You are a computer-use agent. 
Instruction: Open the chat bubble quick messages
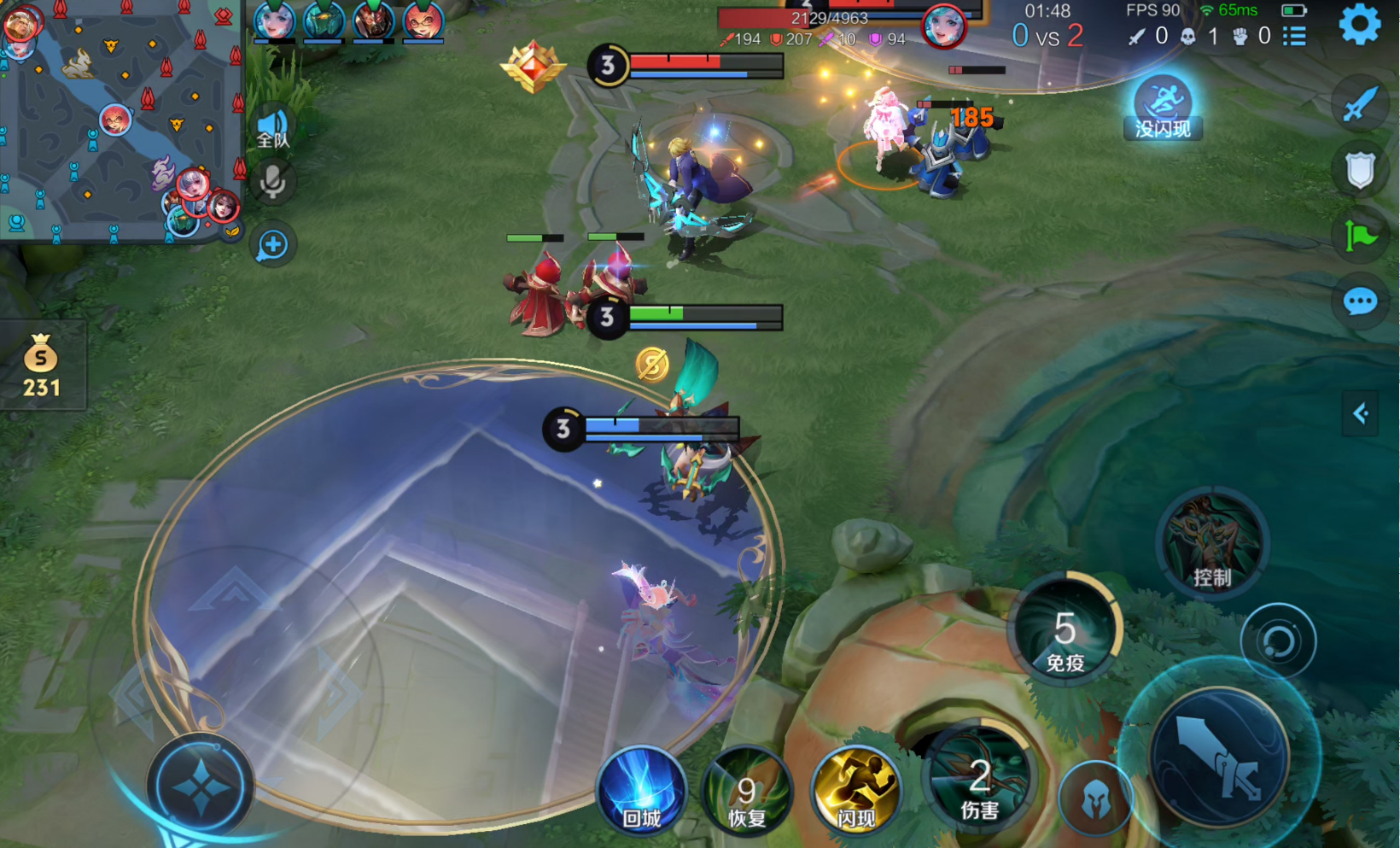[1360, 301]
